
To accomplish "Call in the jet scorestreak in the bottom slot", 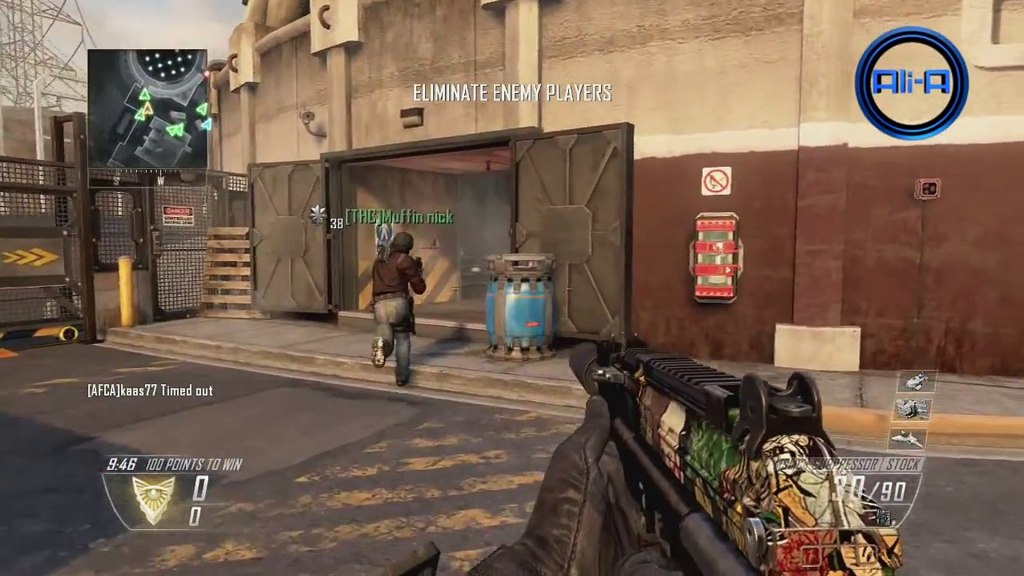I will 908,438.
